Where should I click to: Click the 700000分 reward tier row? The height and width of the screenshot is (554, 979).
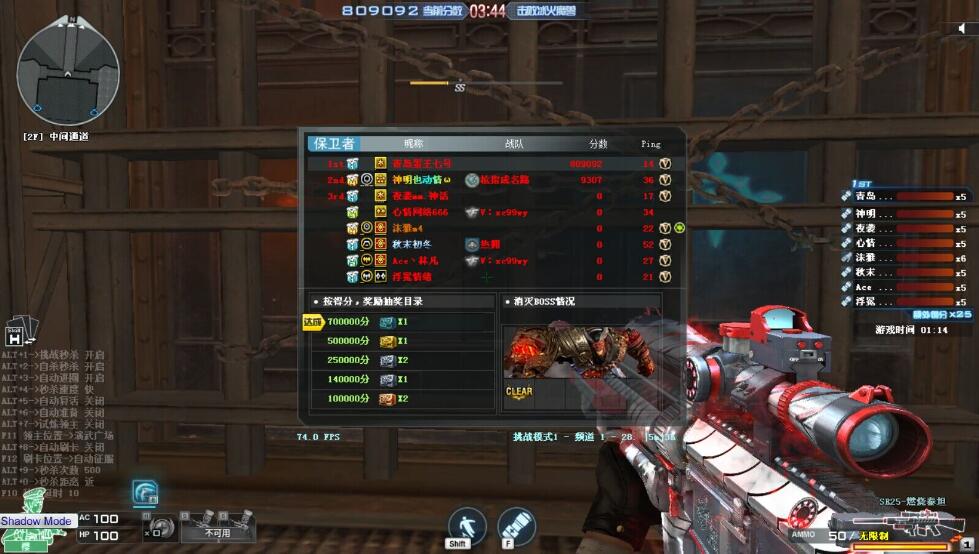click(x=400, y=322)
